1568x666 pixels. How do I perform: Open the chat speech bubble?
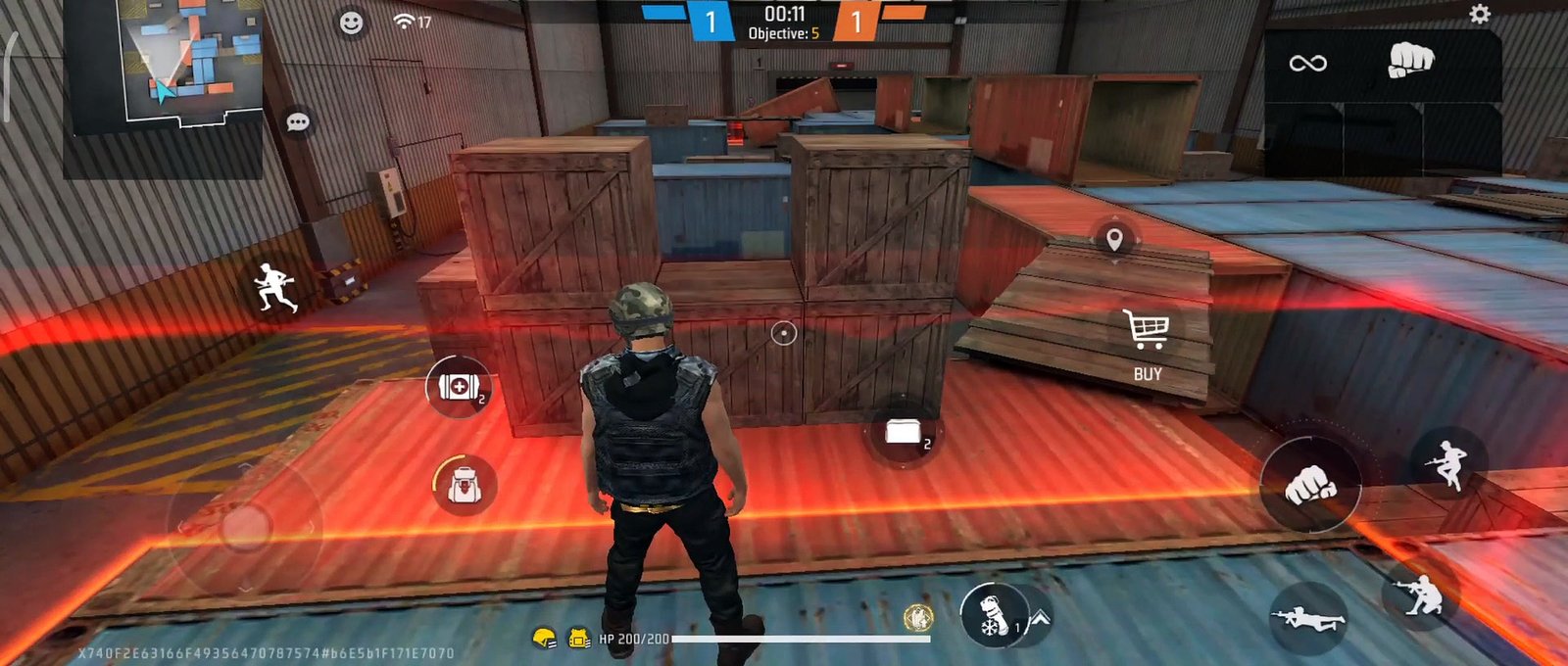(x=298, y=122)
